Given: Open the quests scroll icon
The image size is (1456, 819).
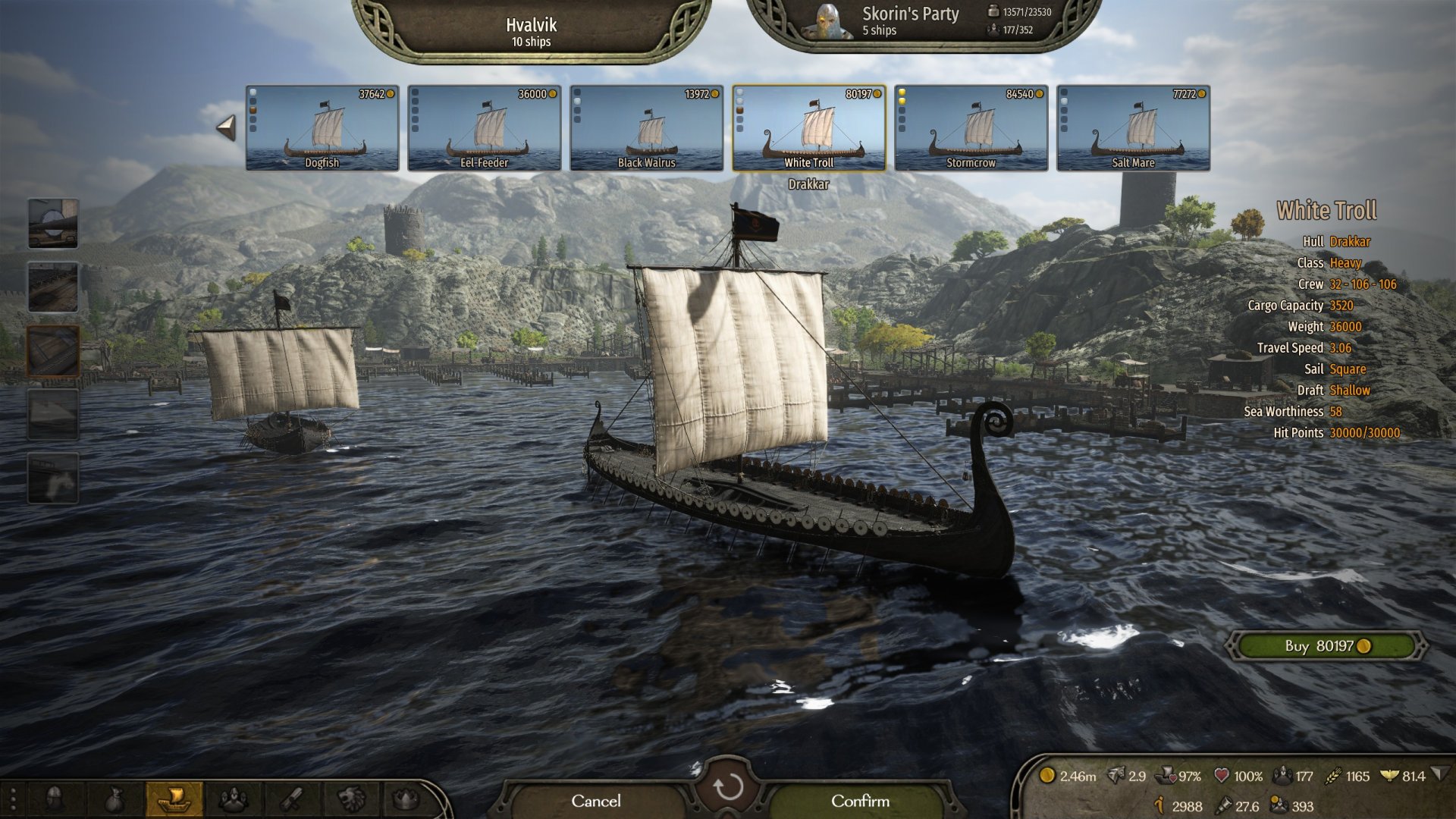Looking at the screenshot, I should click(x=292, y=799).
